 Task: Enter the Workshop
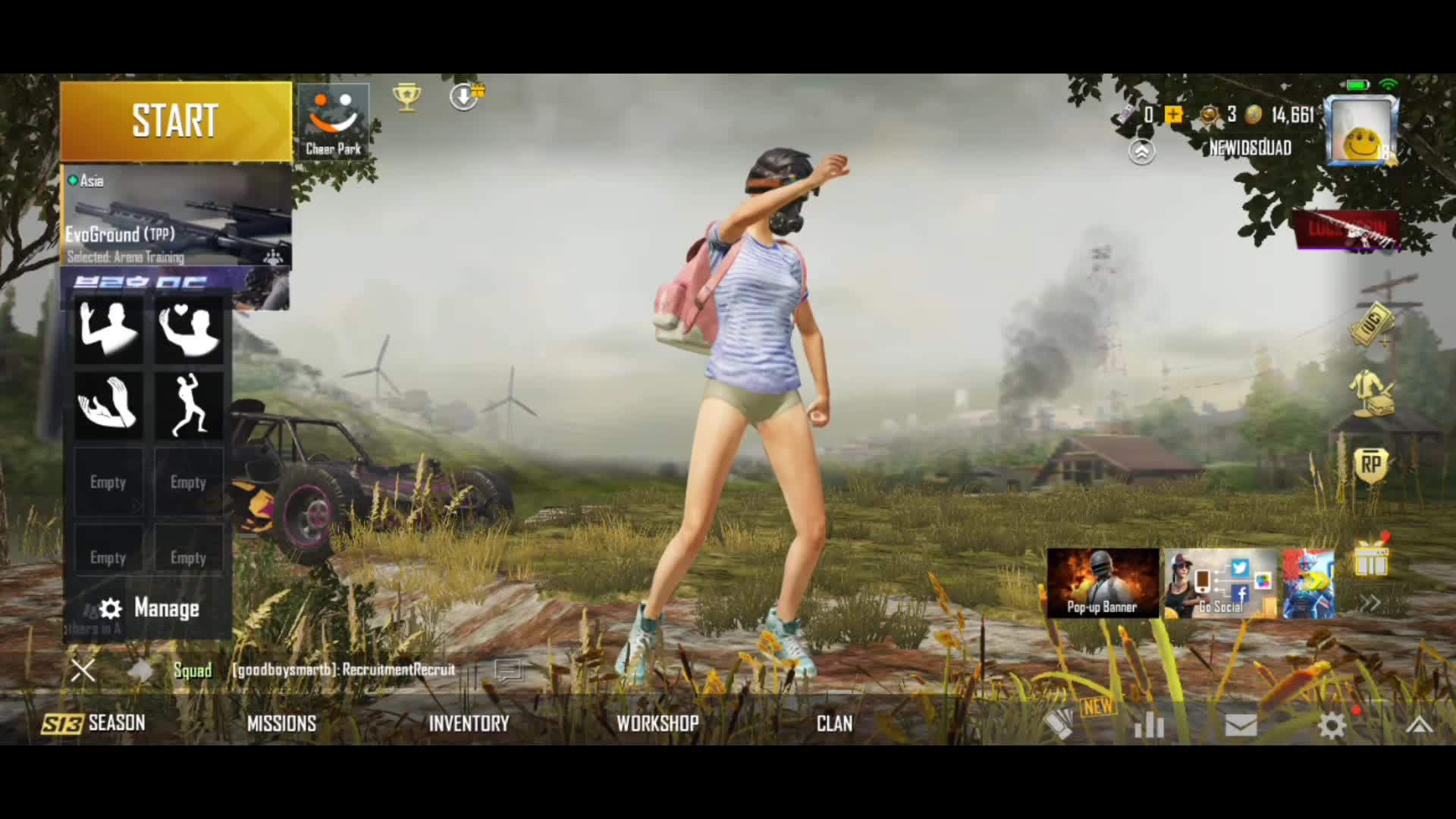[x=657, y=723]
